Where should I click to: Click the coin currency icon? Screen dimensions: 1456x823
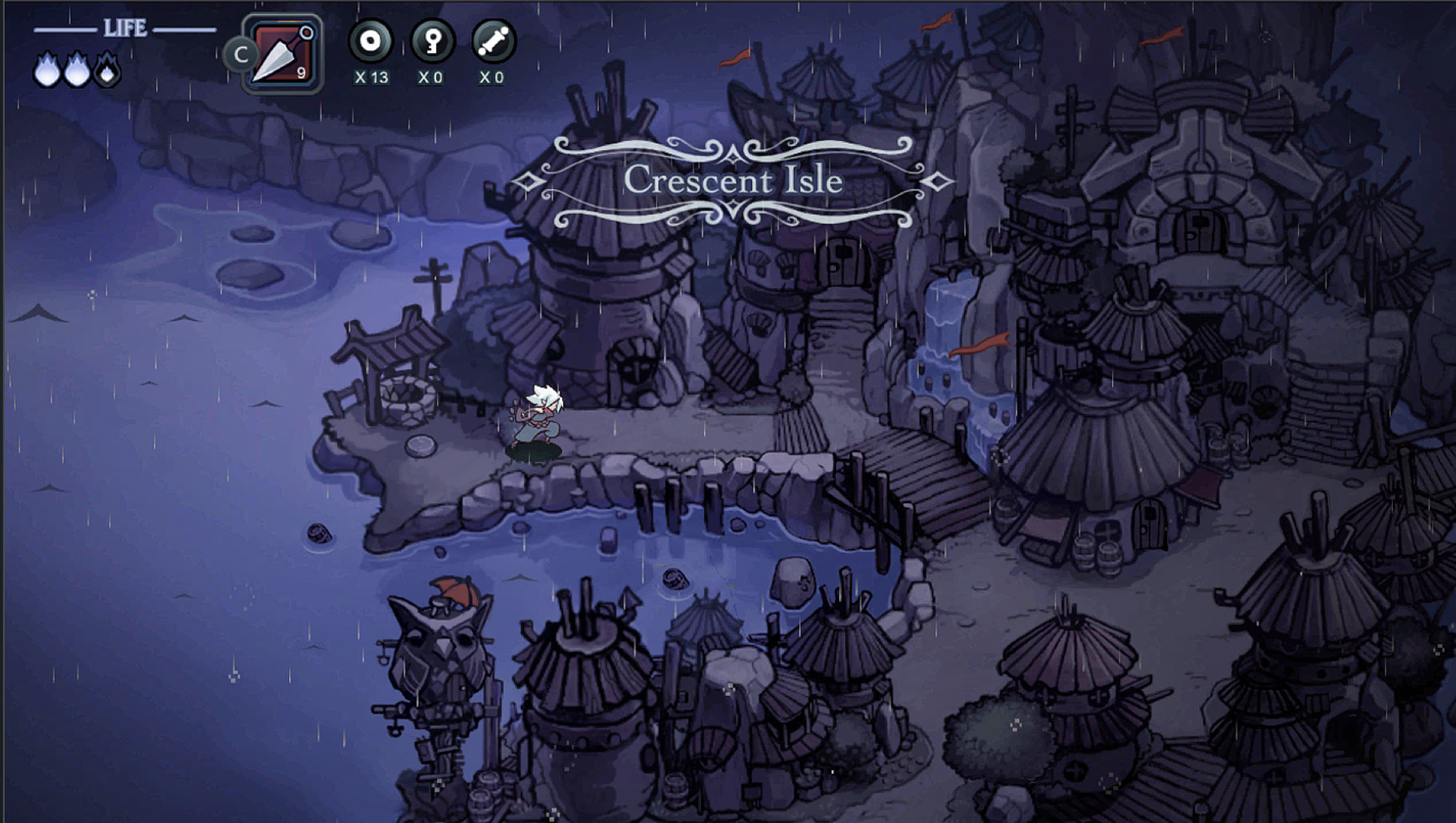371,40
